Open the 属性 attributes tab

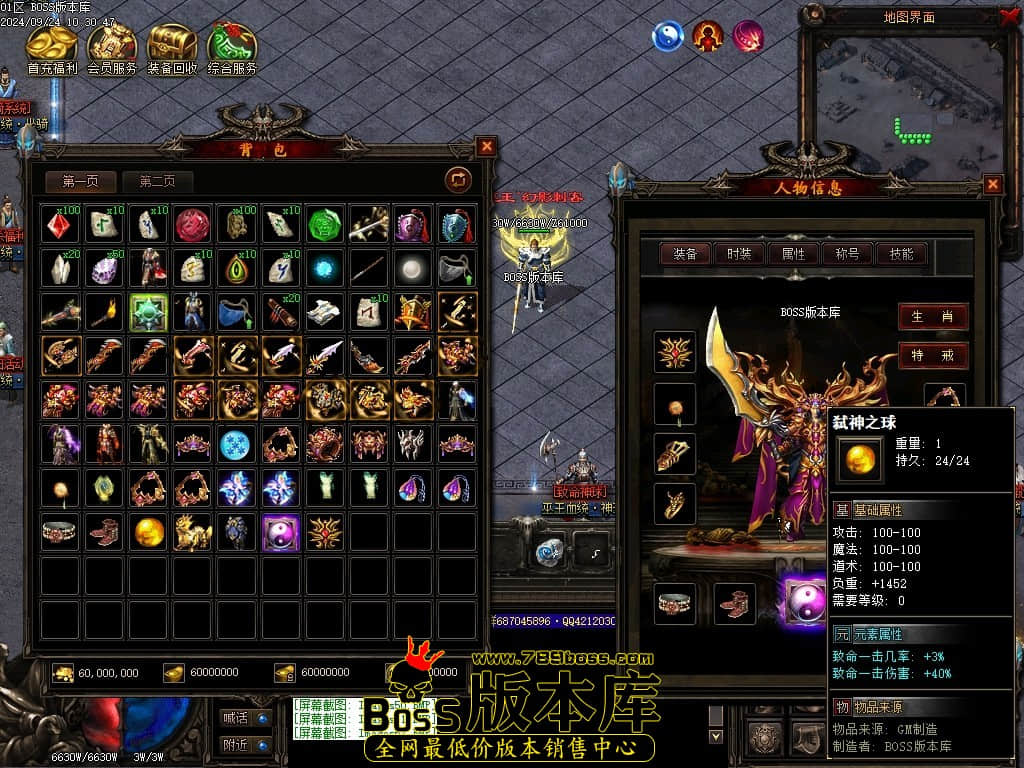[x=793, y=254]
